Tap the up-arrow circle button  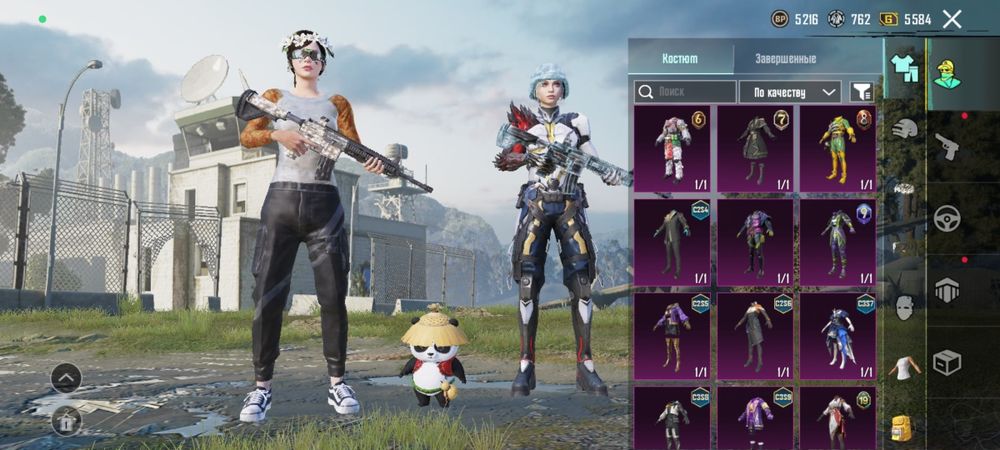pos(66,378)
